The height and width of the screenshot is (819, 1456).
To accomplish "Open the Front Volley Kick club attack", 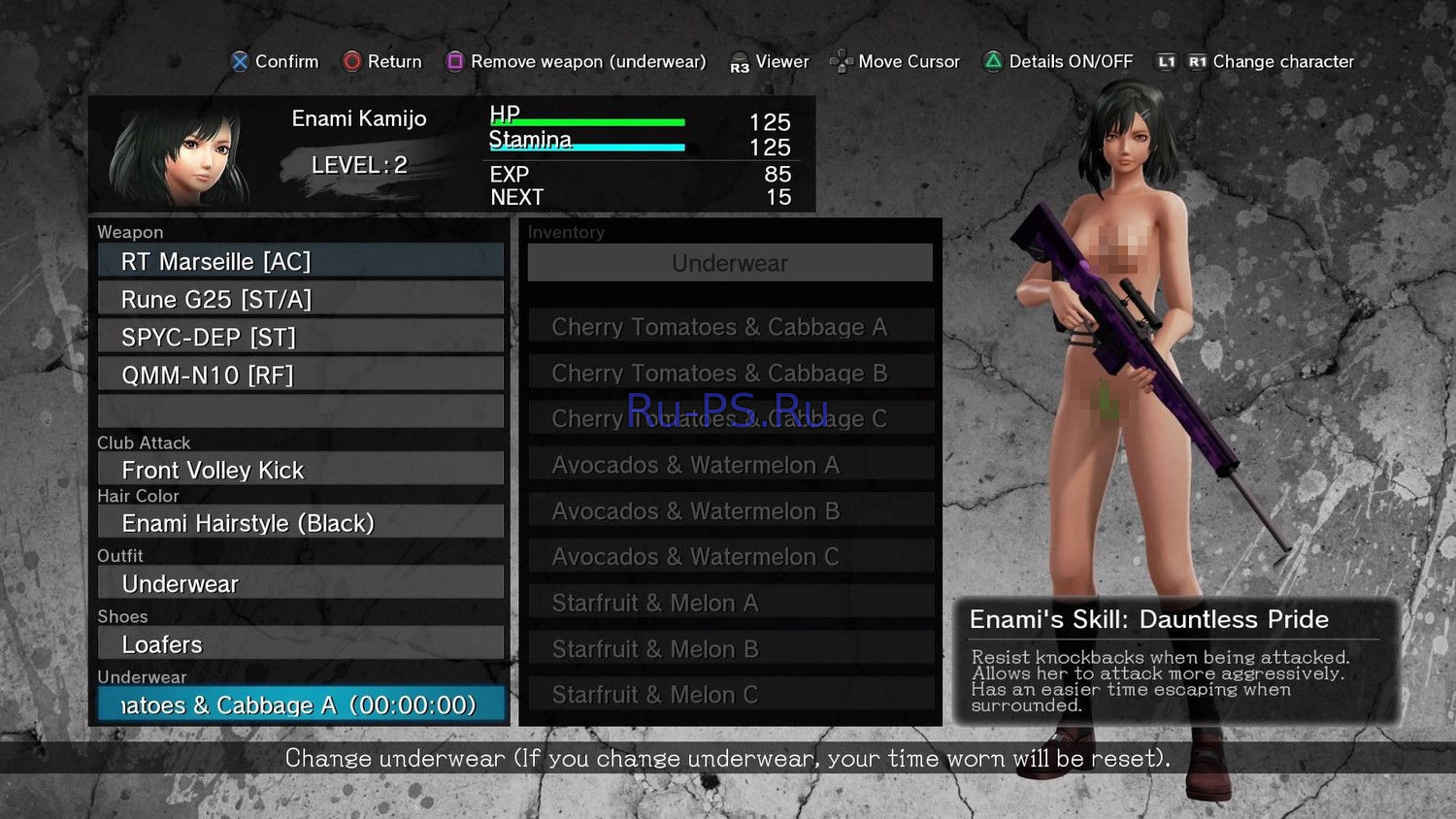I will (301, 470).
